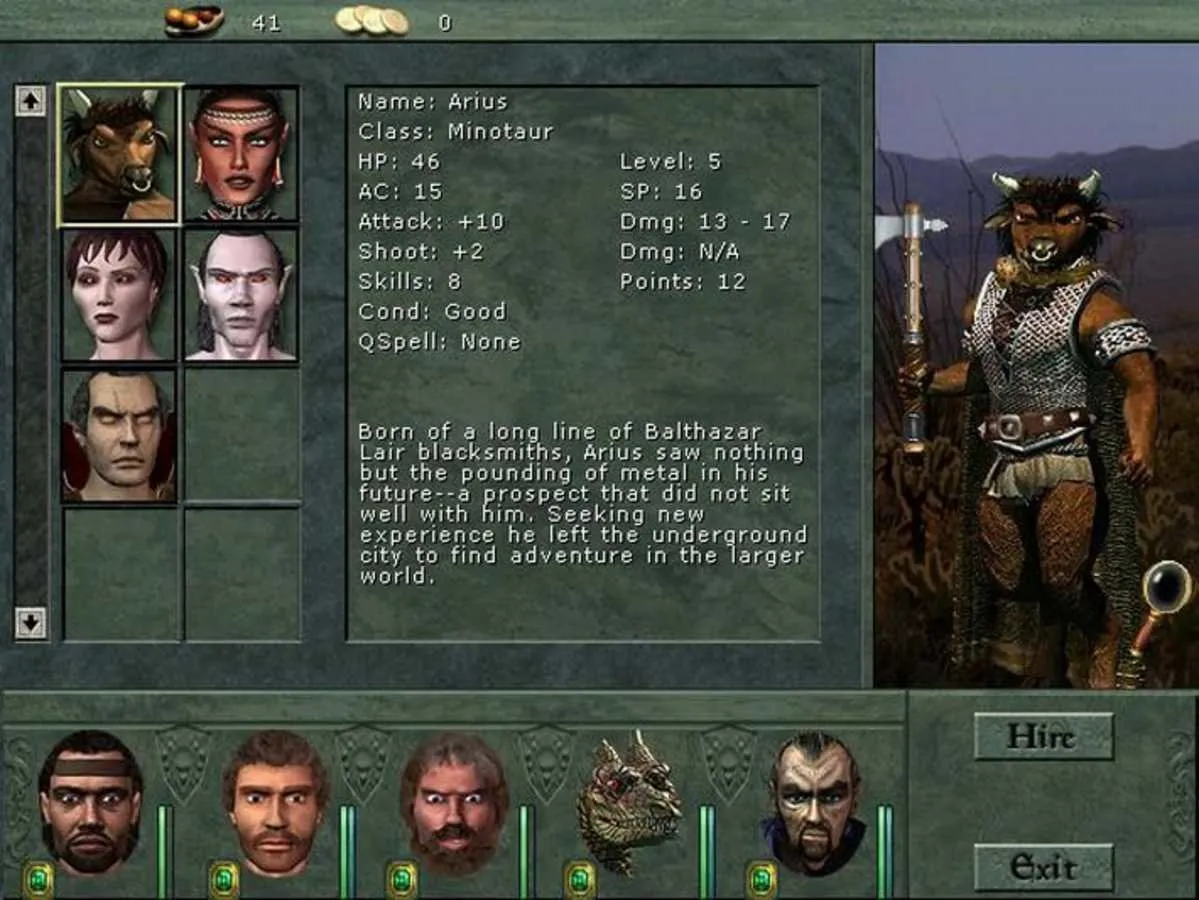
Task: Select the minotaur Arius portrait
Action: [120, 154]
